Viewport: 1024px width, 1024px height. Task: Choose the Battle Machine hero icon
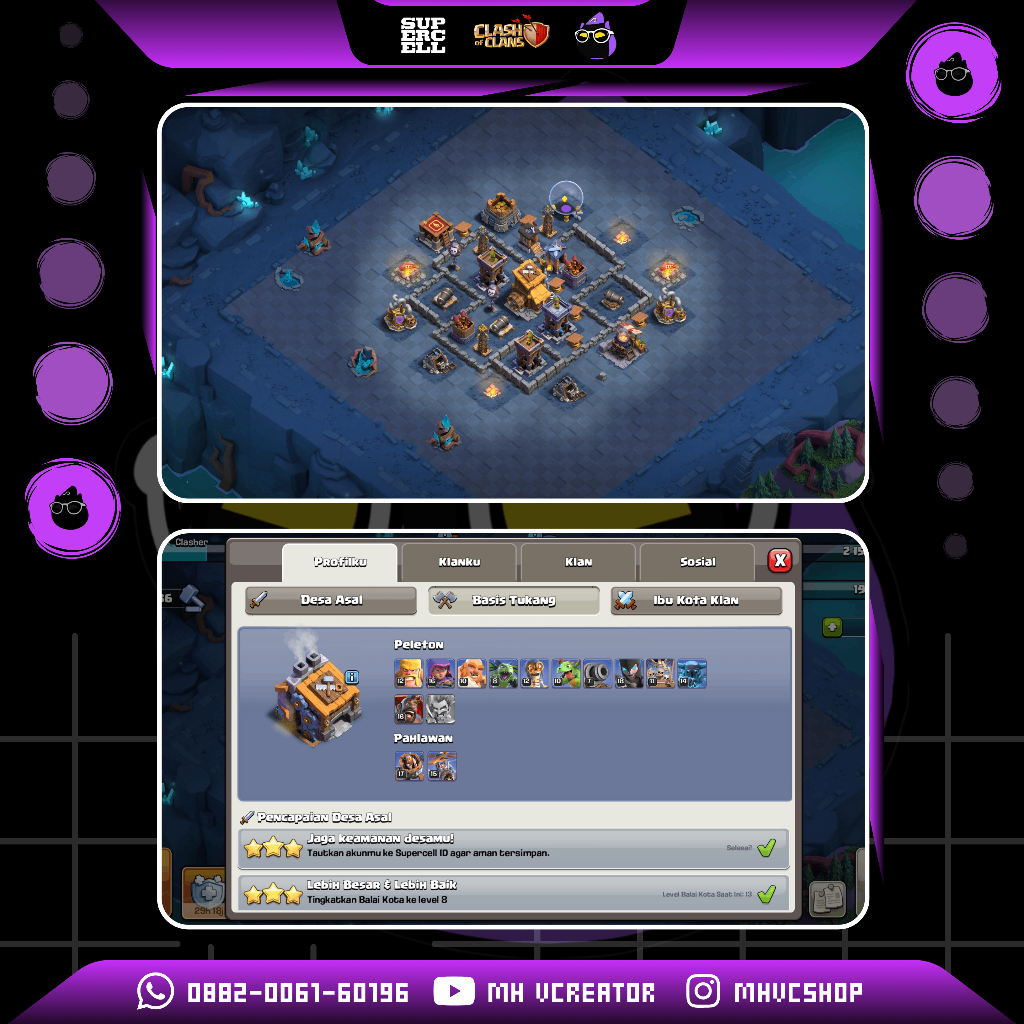coord(409,766)
